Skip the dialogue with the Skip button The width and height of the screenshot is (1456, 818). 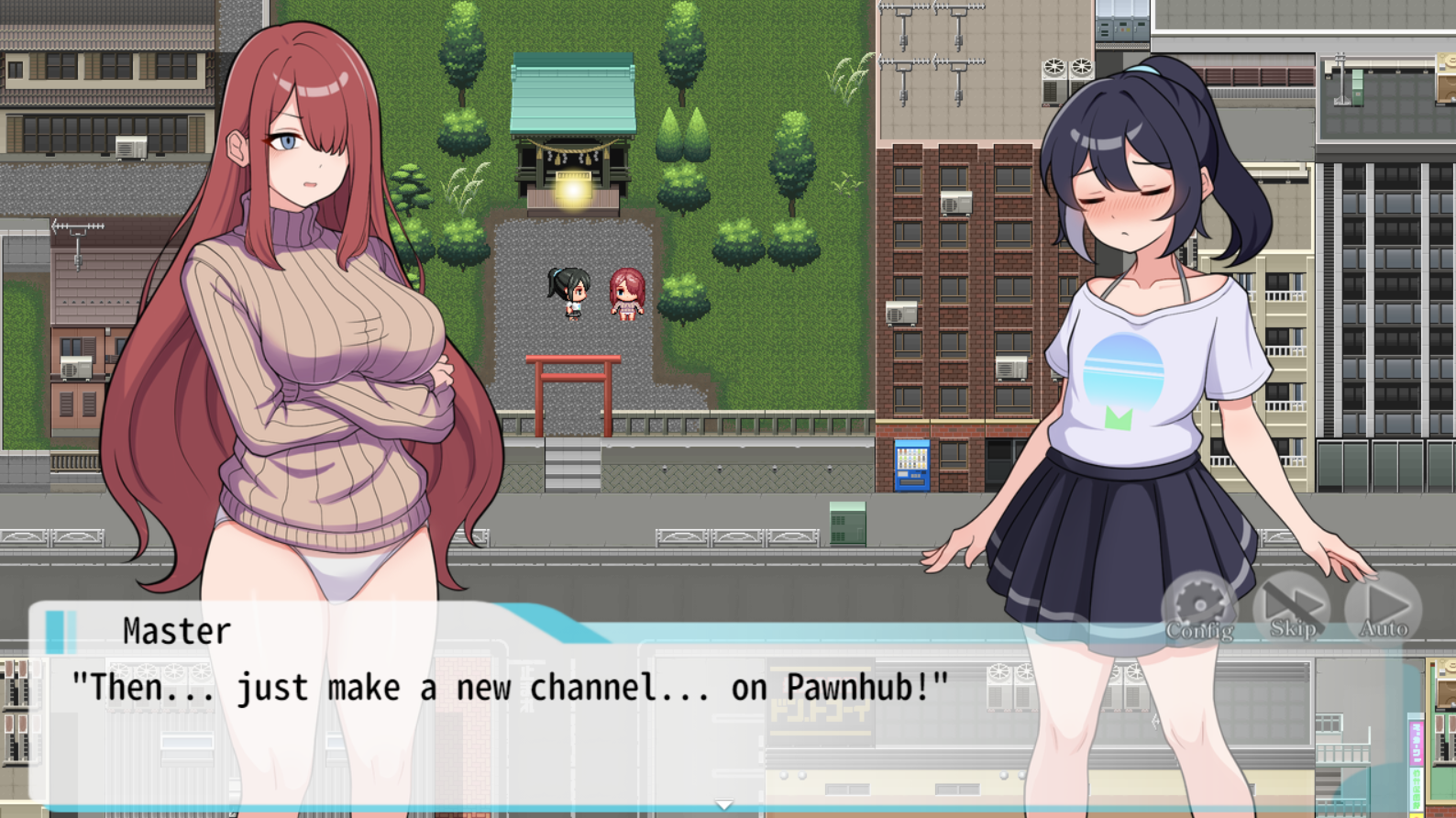[1292, 607]
